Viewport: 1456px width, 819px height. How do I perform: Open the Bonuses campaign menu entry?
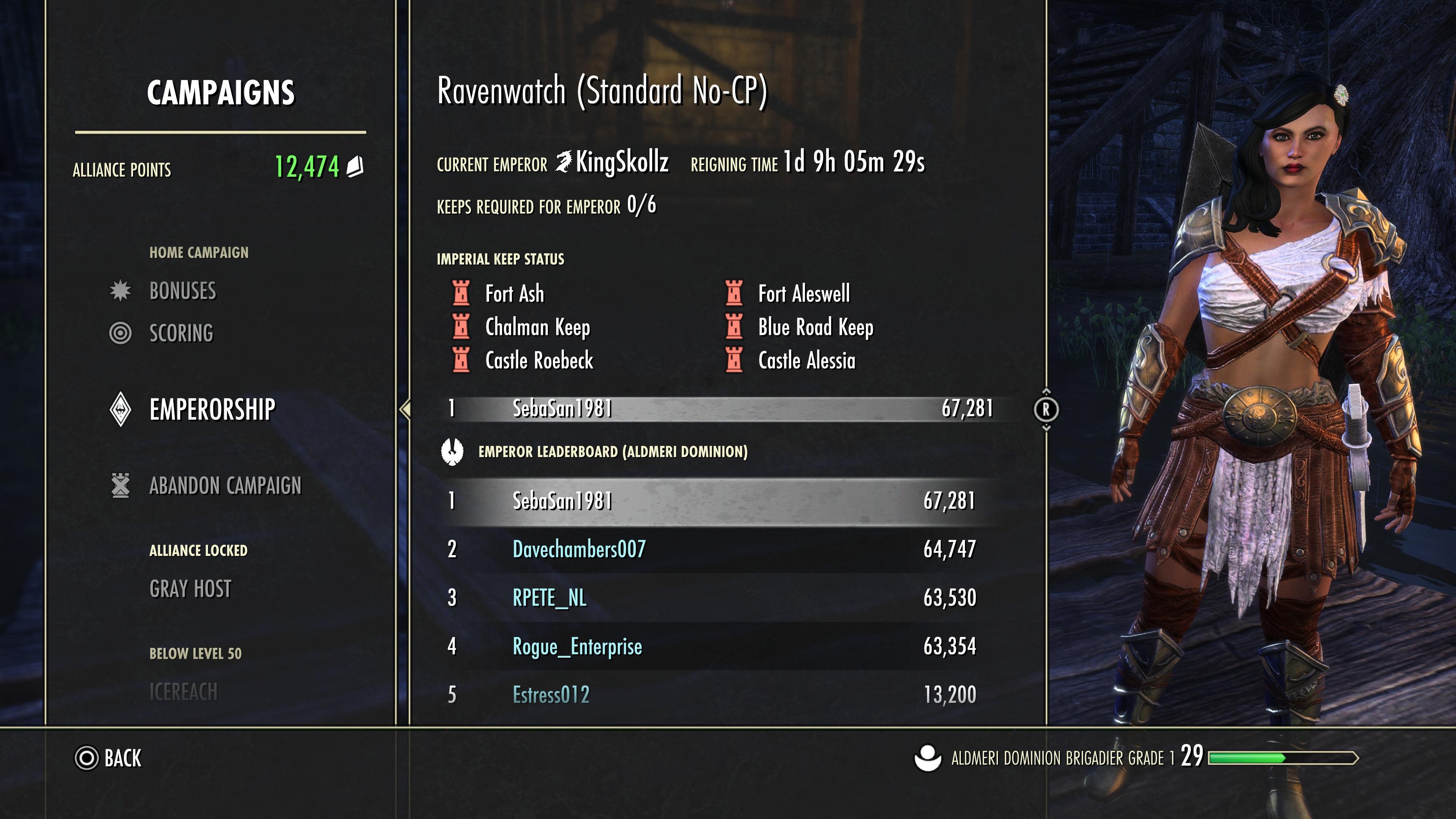182,291
